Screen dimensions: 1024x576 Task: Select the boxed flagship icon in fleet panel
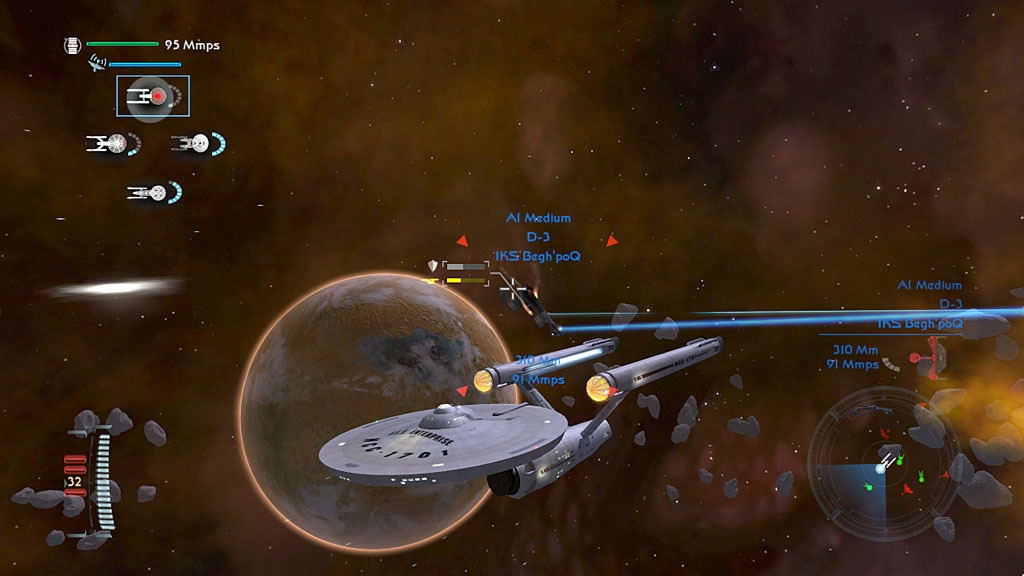(x=152, y=96)
